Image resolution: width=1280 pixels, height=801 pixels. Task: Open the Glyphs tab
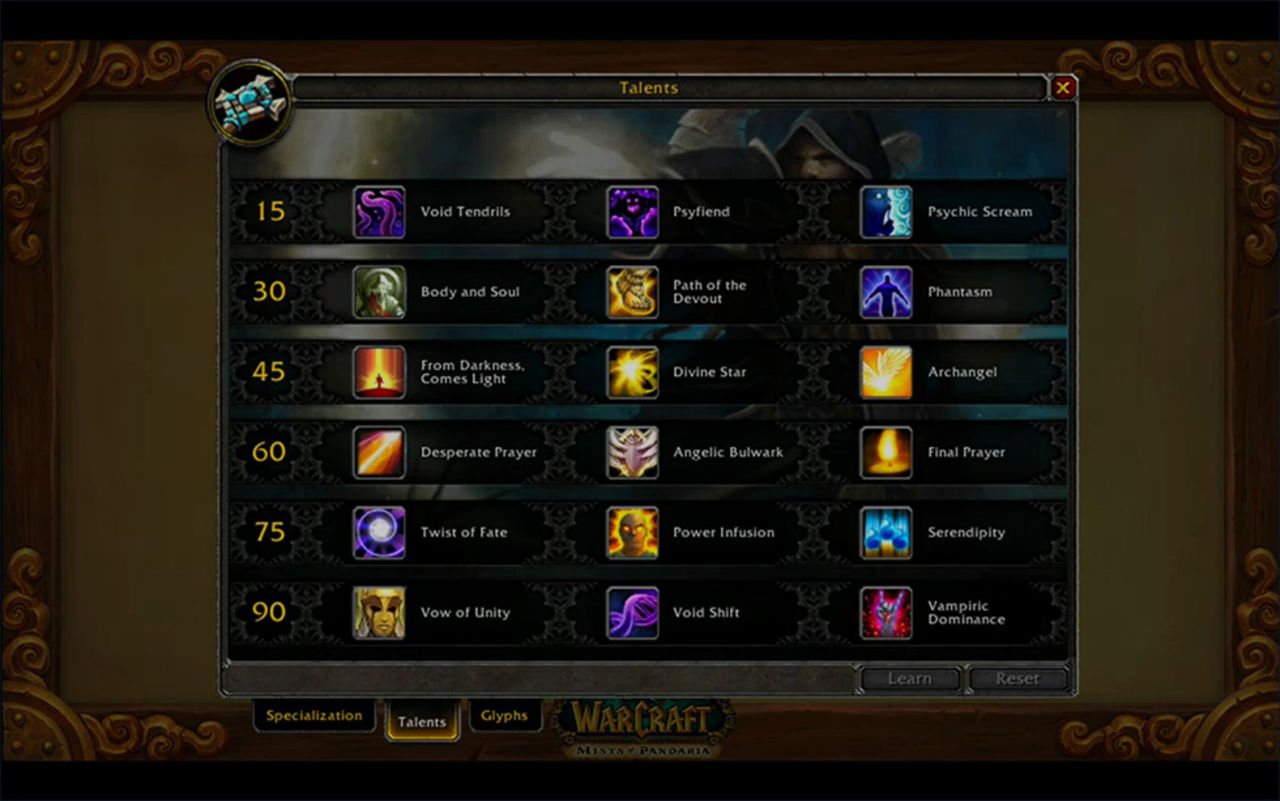coord(504,716)
